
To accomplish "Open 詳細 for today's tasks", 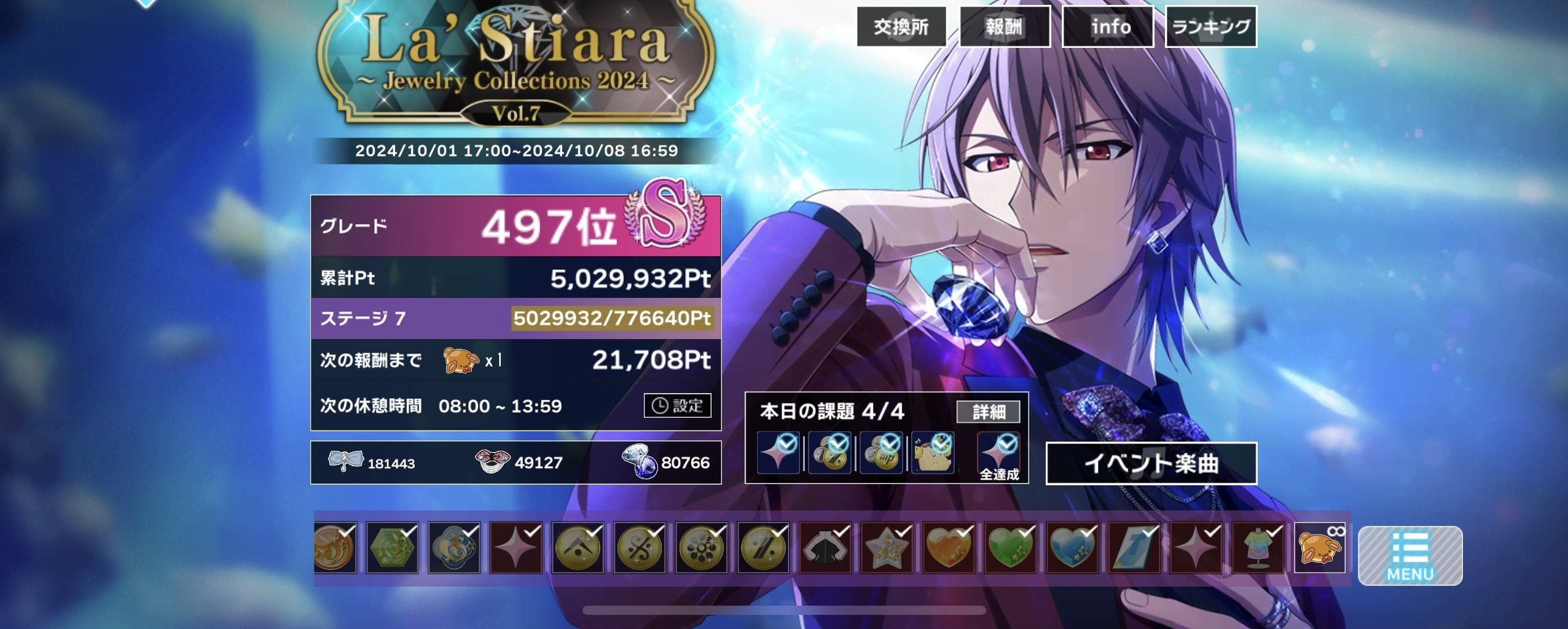I will pos(988,412).
